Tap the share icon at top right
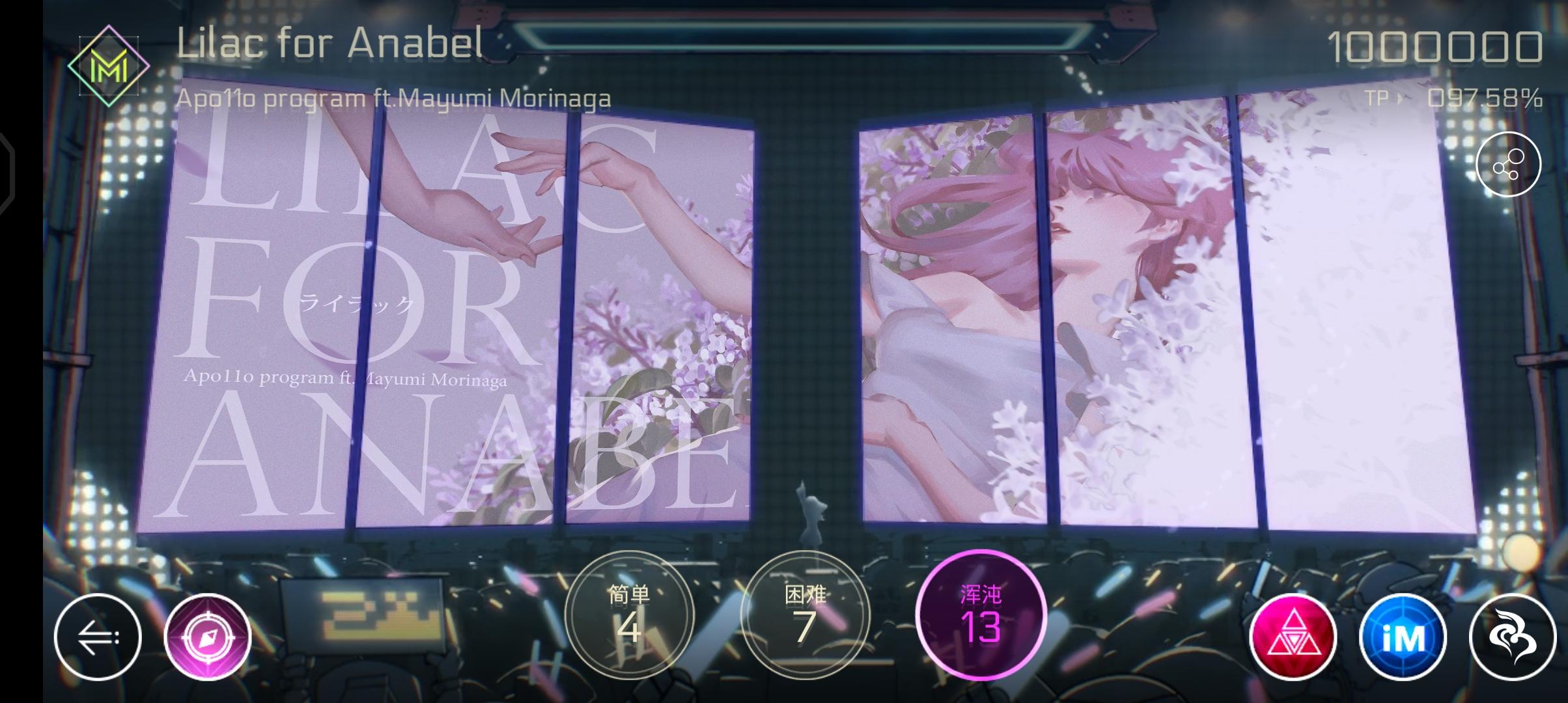This screenshot has height=703, width=1568. [x=1509, y=165]
